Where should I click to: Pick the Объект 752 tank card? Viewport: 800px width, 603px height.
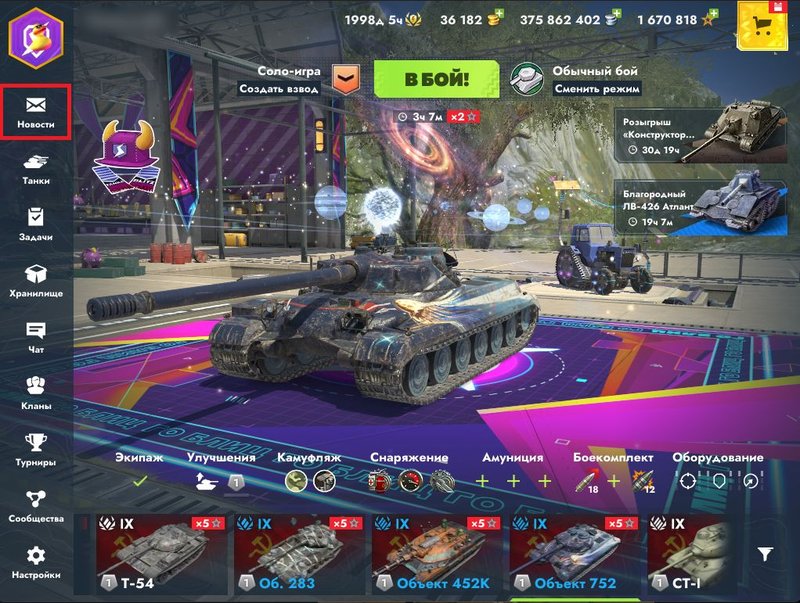click(x=573, y=554)
